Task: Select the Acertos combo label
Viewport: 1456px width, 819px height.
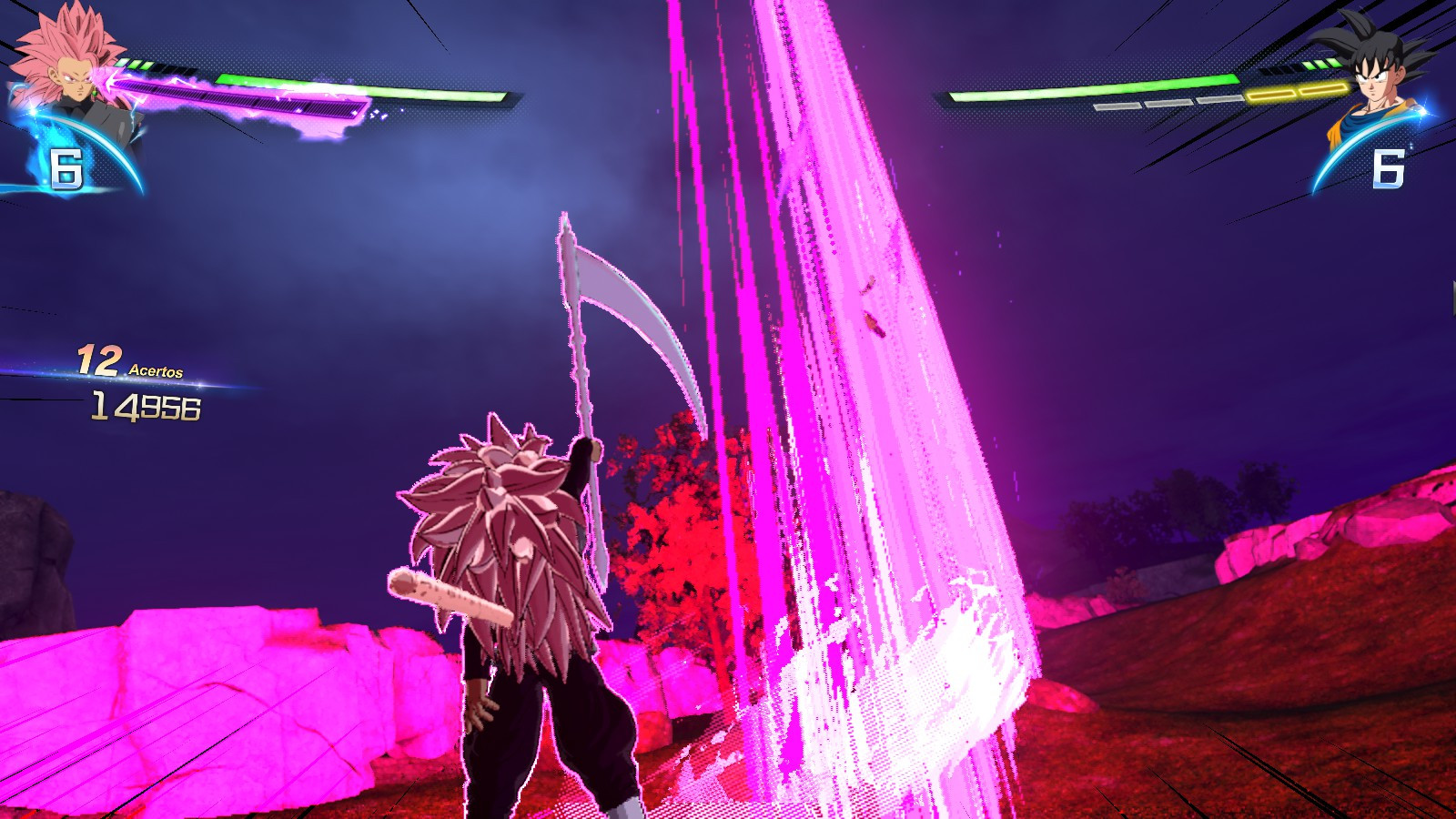Action: click(x=157, y=371)
